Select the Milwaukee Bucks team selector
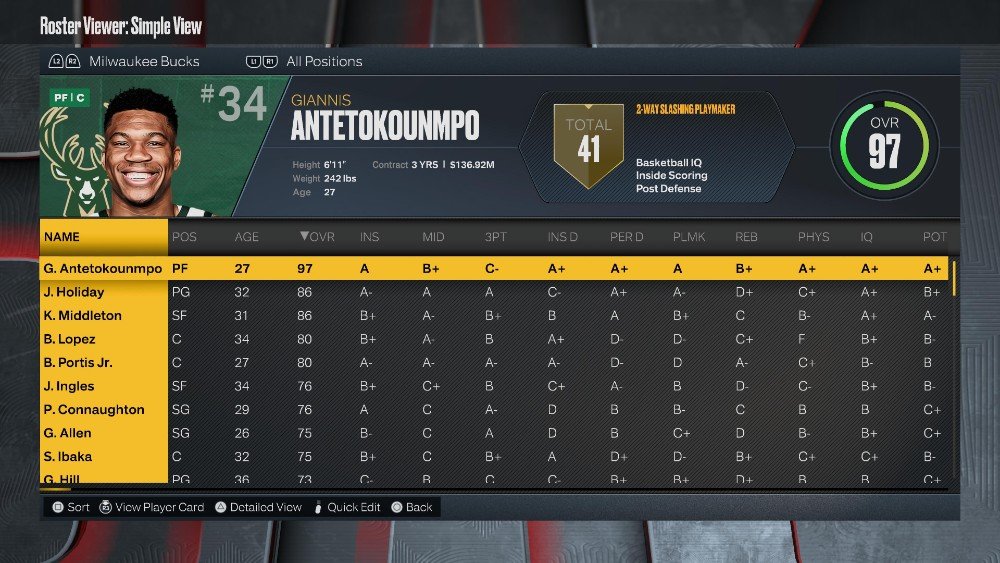 click(143, 61)
